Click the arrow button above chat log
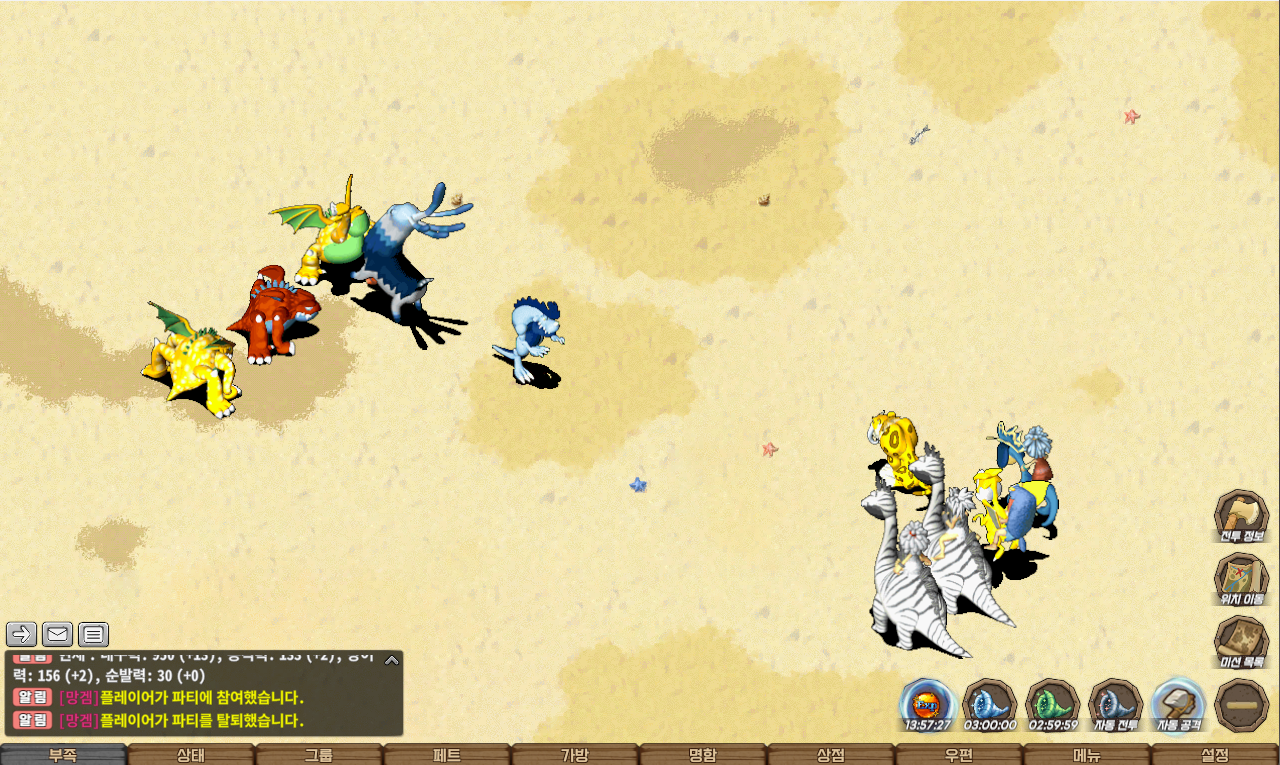Screen dimensions: 1280x765 point(21,634)
